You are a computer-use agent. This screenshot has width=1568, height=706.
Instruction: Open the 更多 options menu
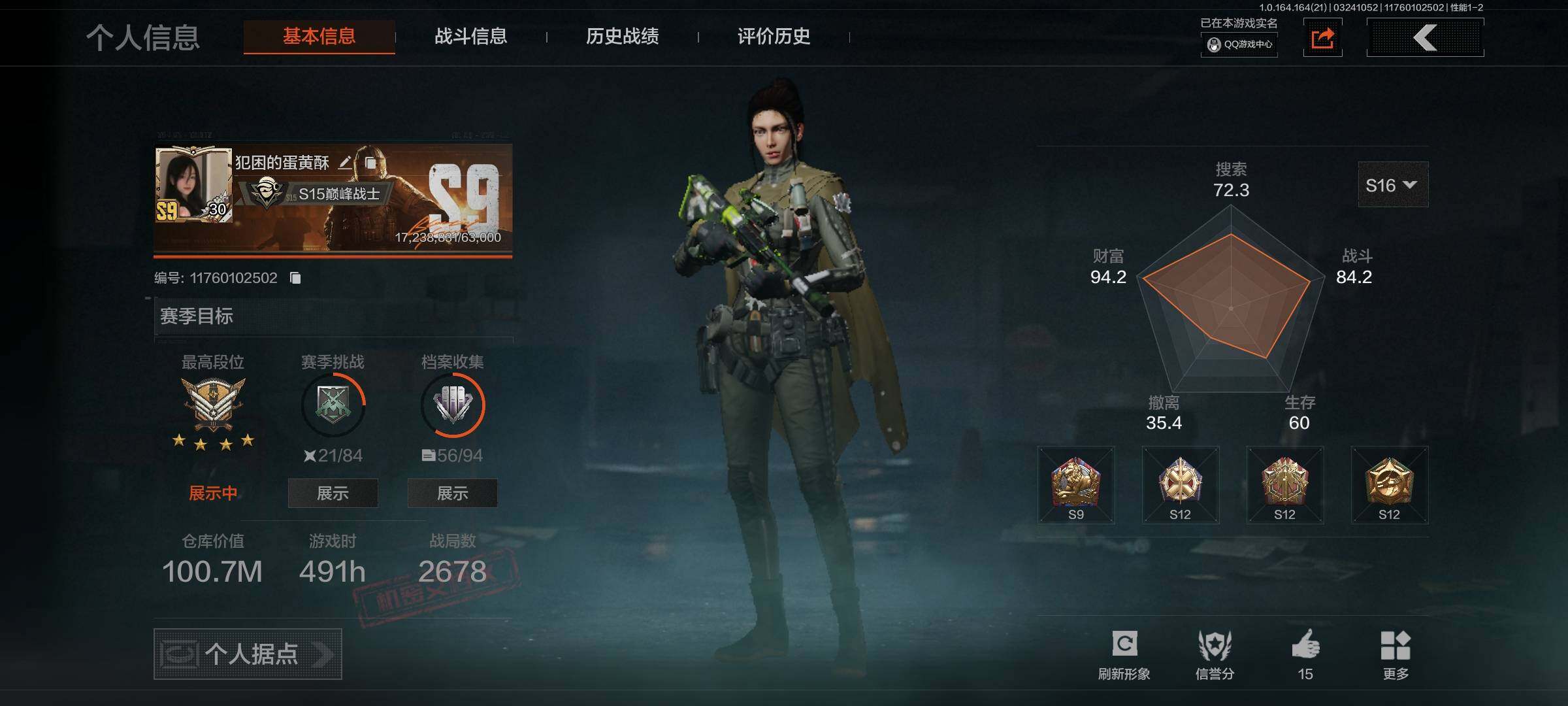pyautogui.click(x=1396, y=654)
